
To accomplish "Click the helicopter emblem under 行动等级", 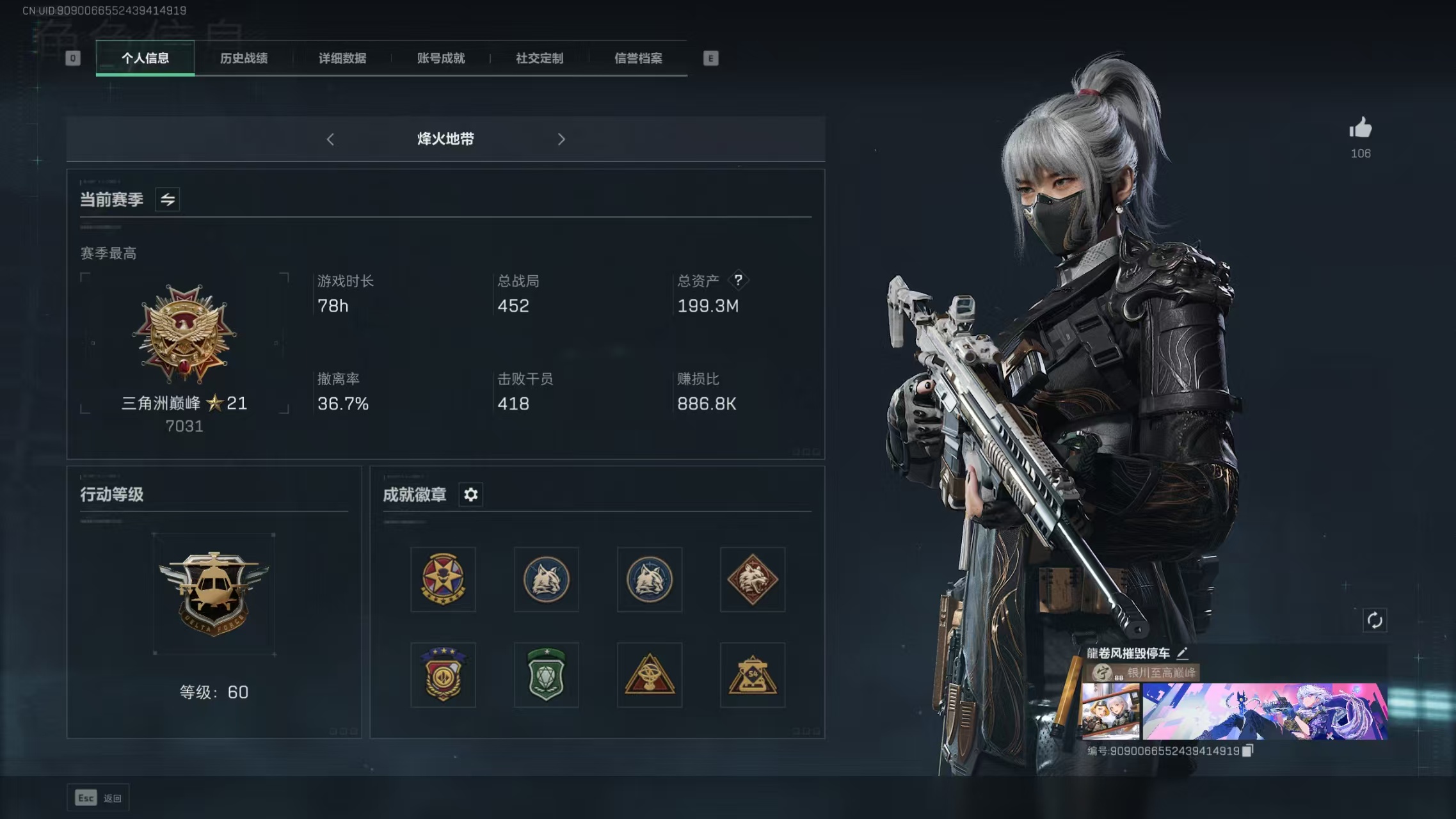I will click(214, 593).
